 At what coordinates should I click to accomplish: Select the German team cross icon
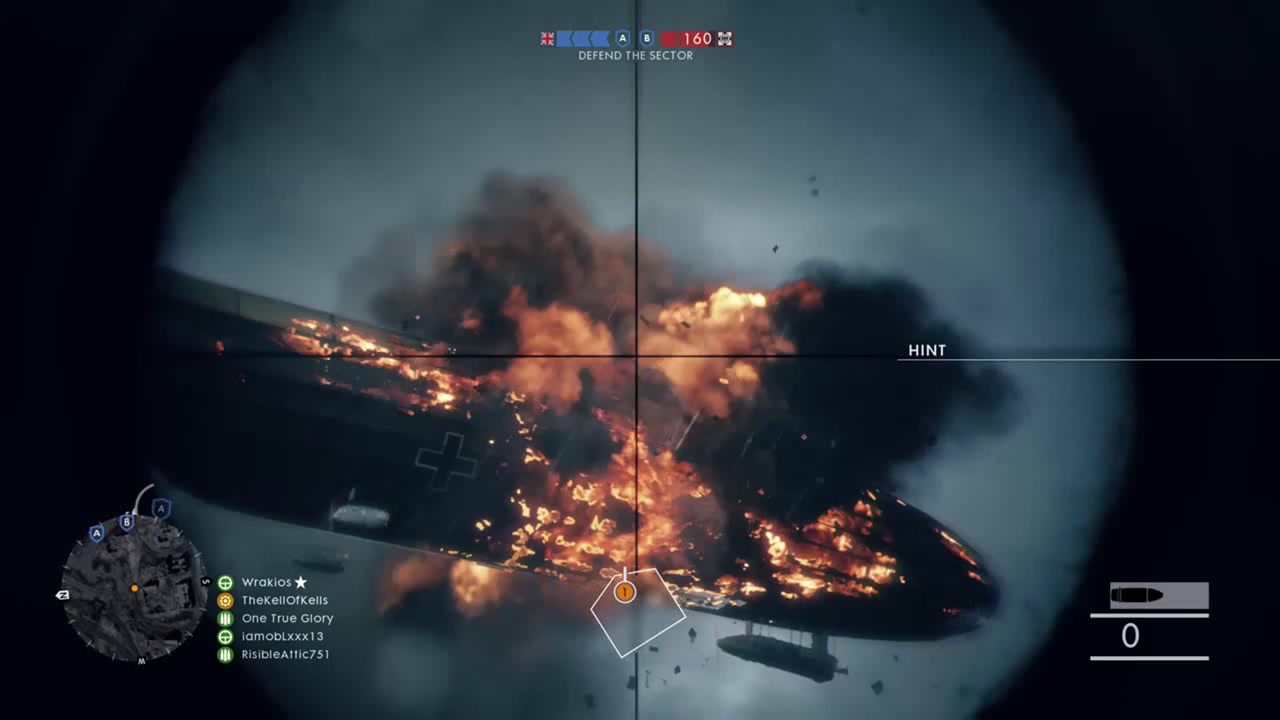tap(725, 39)
